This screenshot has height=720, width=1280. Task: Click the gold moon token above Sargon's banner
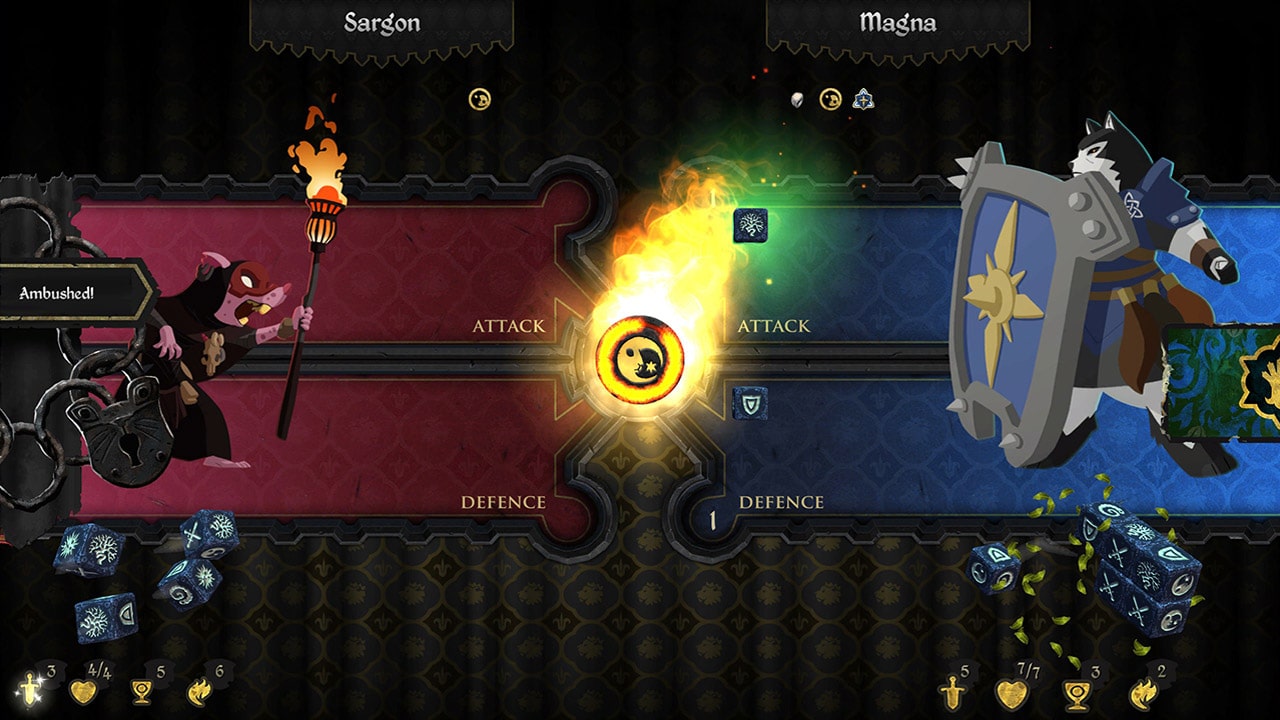[x=479, y=99]
